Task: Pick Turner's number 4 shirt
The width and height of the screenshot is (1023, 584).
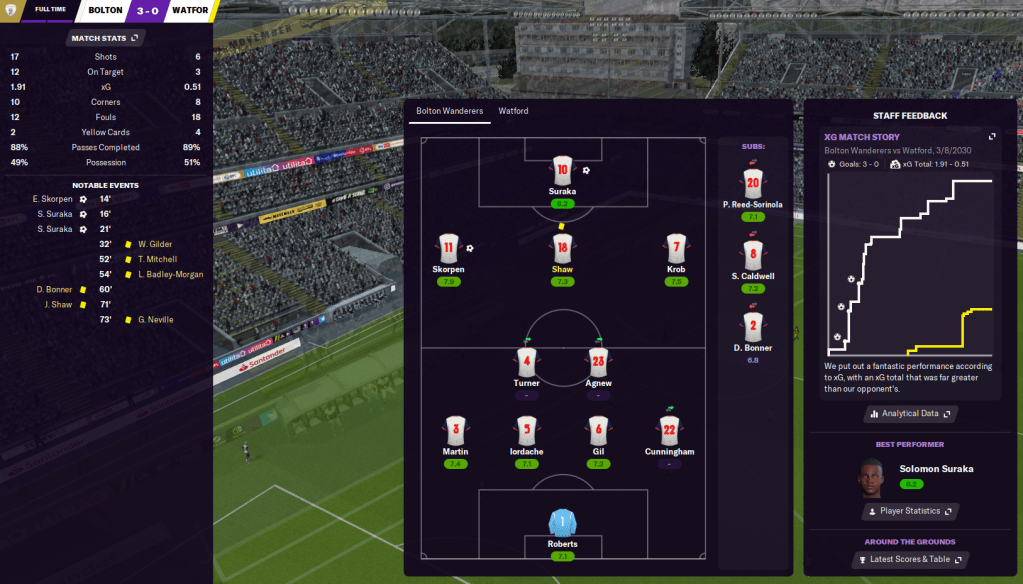Action: pyautogui.click(x=527, y=362)
